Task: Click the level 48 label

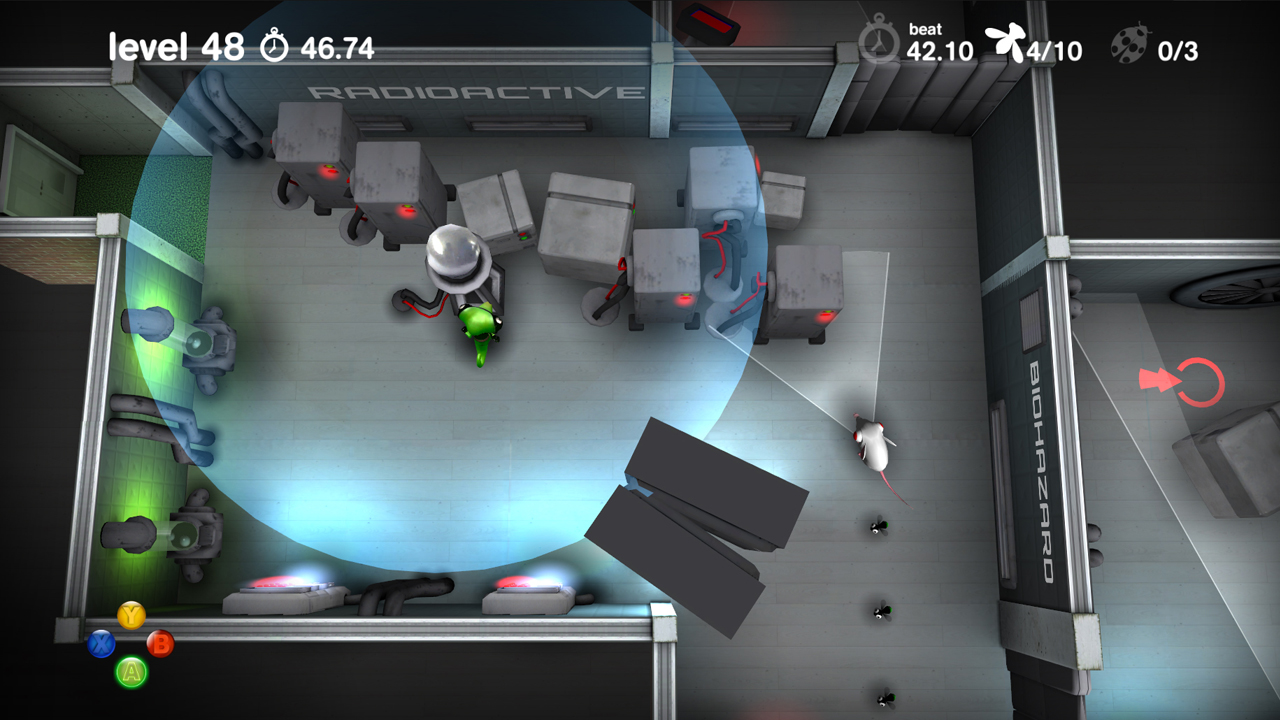Action: pyautogui.click(x=175, y=44)
